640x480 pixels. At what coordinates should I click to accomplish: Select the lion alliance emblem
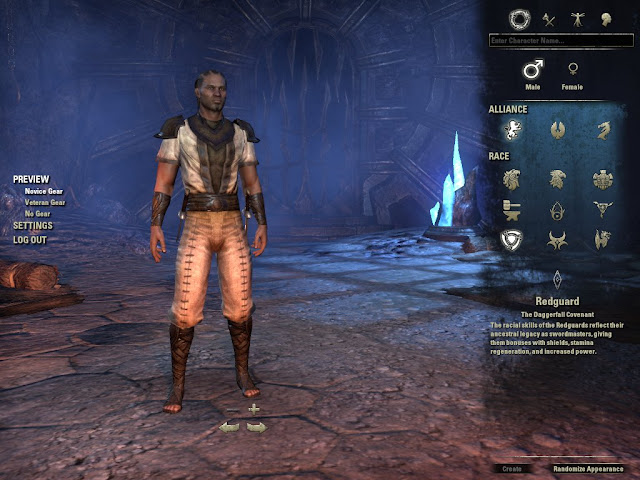[x=511, y=128]
